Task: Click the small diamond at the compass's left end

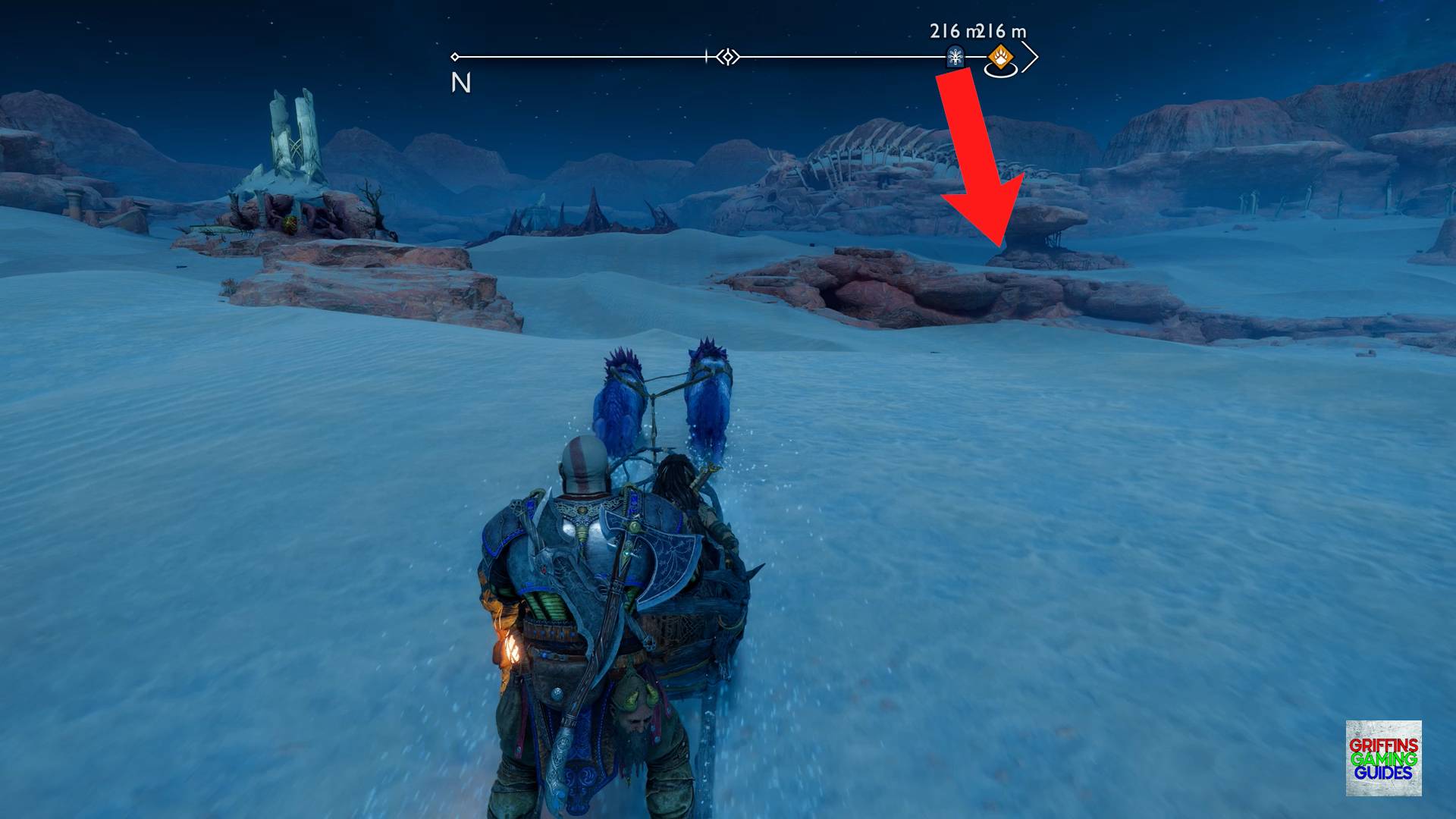Action: [456, 55]
